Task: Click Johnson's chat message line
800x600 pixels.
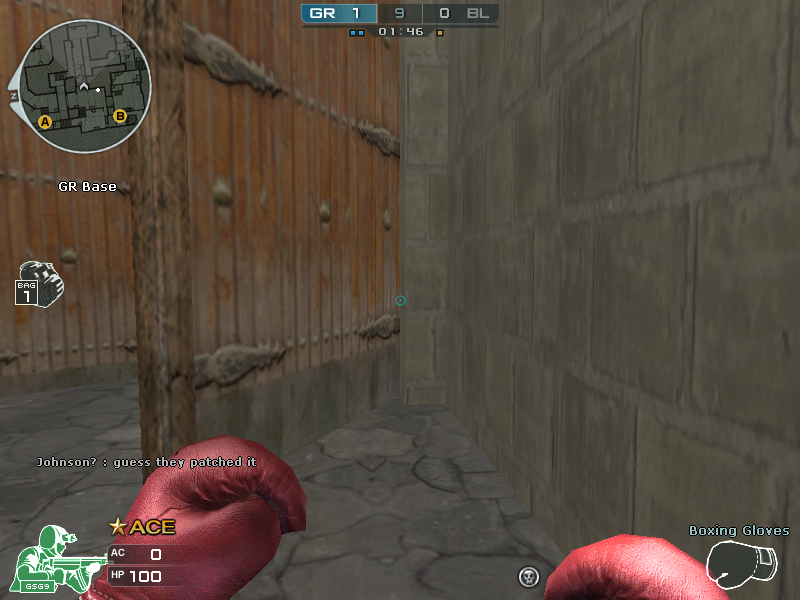Action: coord(146,462)
